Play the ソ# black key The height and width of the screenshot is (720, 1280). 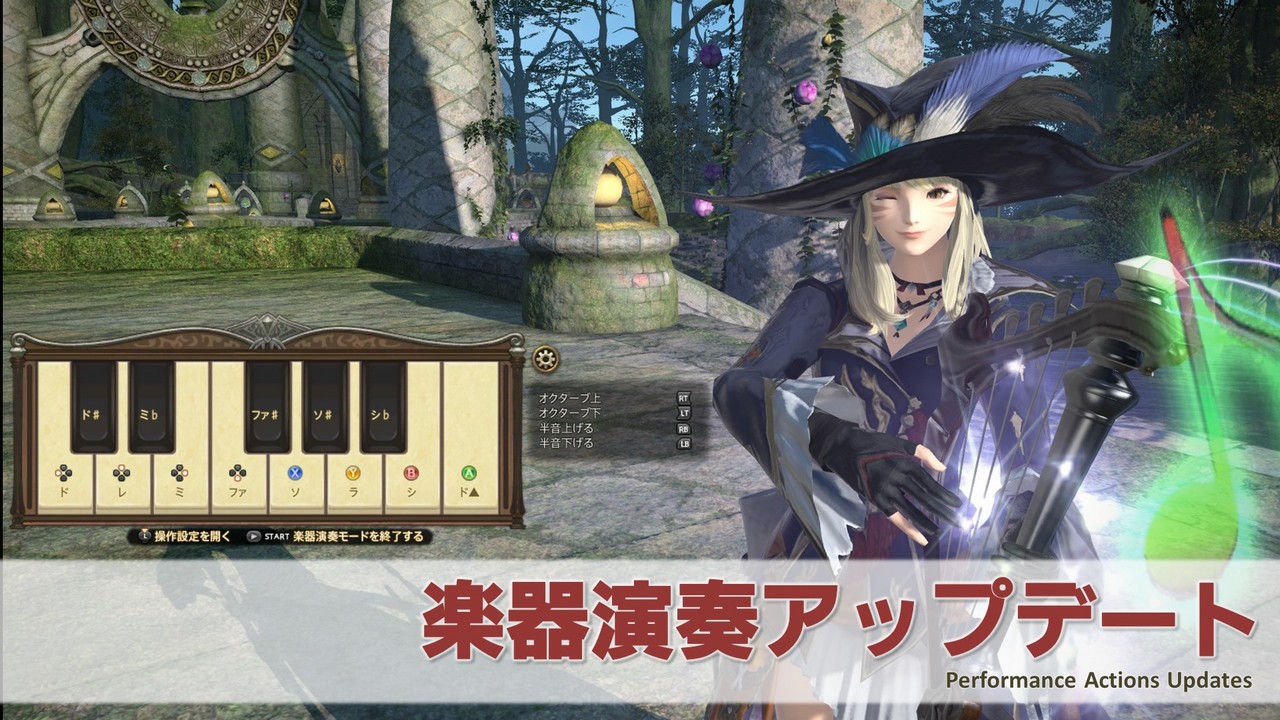[x=325, y=406]
